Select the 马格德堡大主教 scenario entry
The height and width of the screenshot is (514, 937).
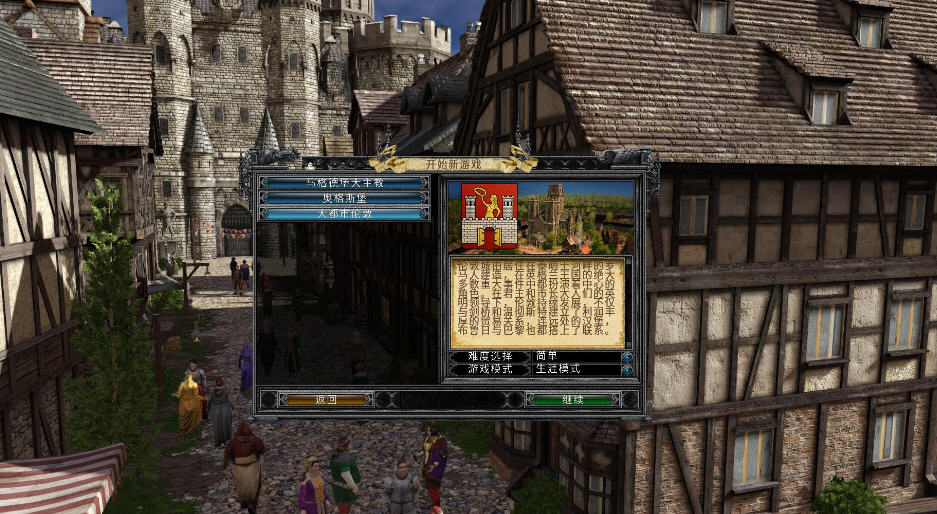click(345, 183)
